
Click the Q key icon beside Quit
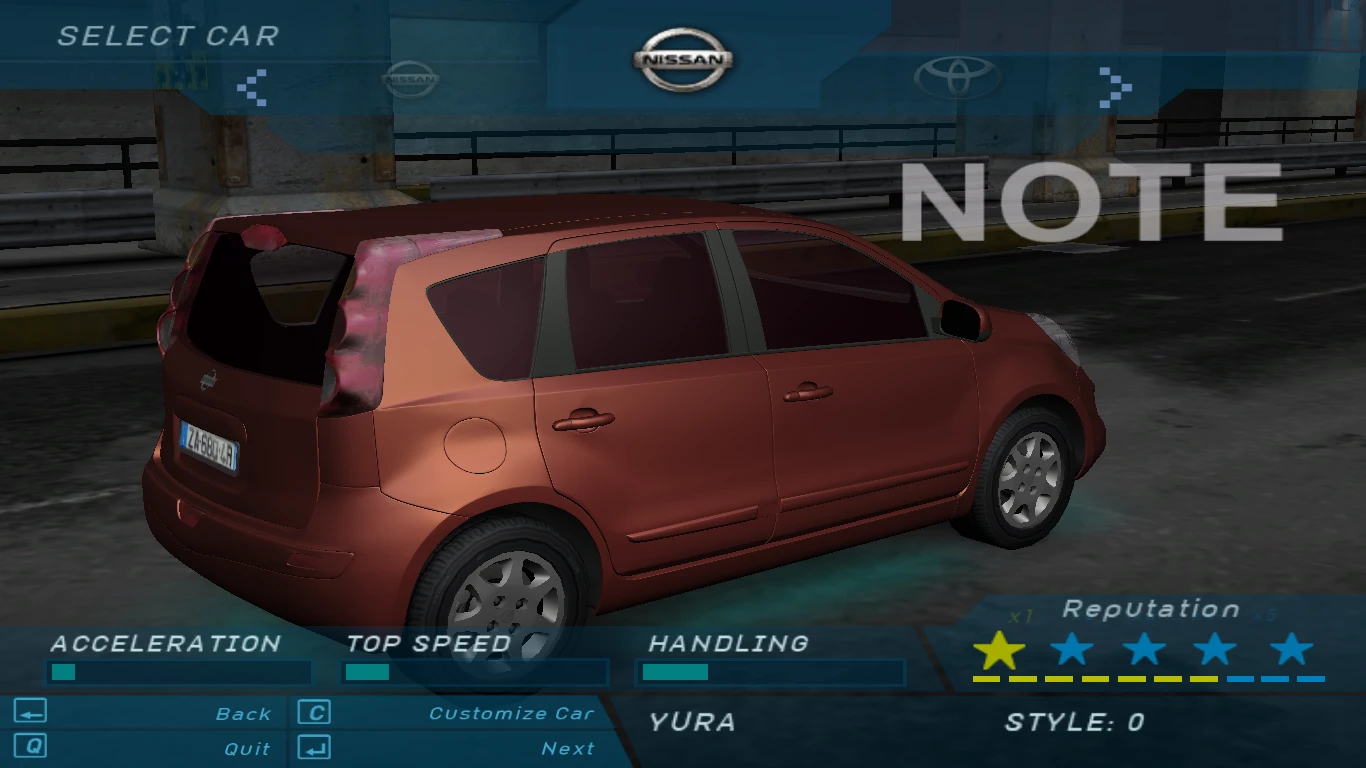pyautogui.click(x=33, y=747)
